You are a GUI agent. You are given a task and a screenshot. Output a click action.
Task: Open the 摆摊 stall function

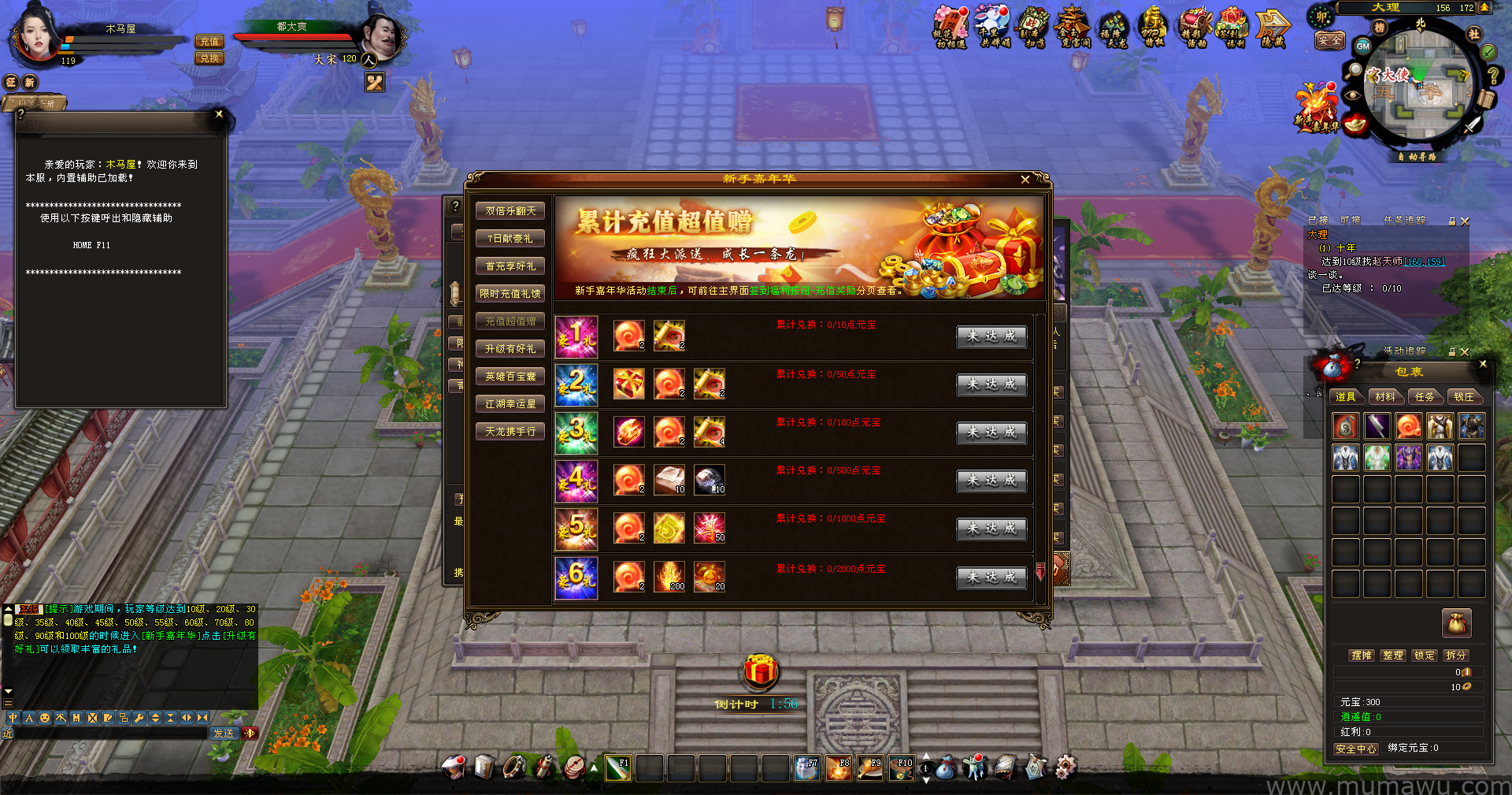1362,656
